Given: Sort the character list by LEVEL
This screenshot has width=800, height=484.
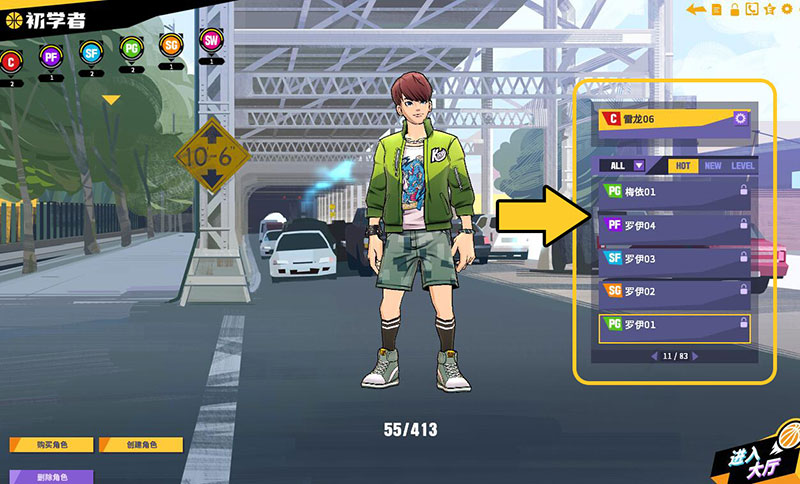Looking at the screenshot, I should click(743, 166).
